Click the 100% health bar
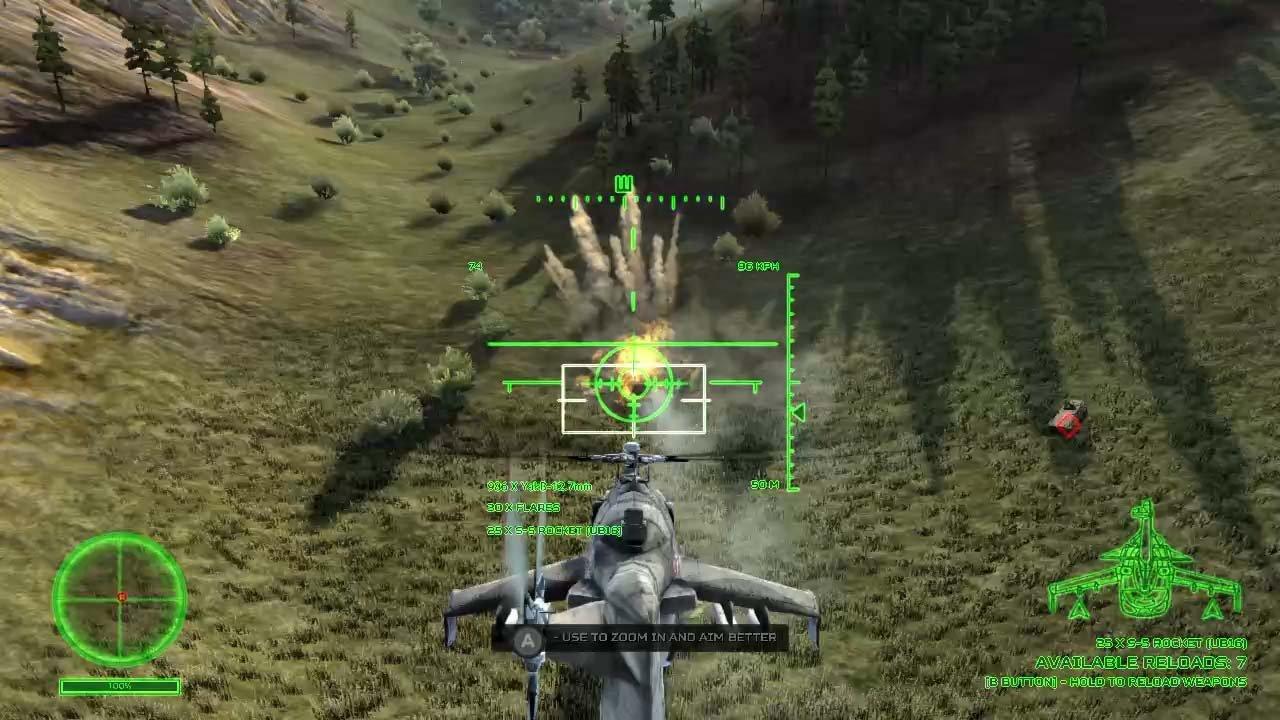 120,687
